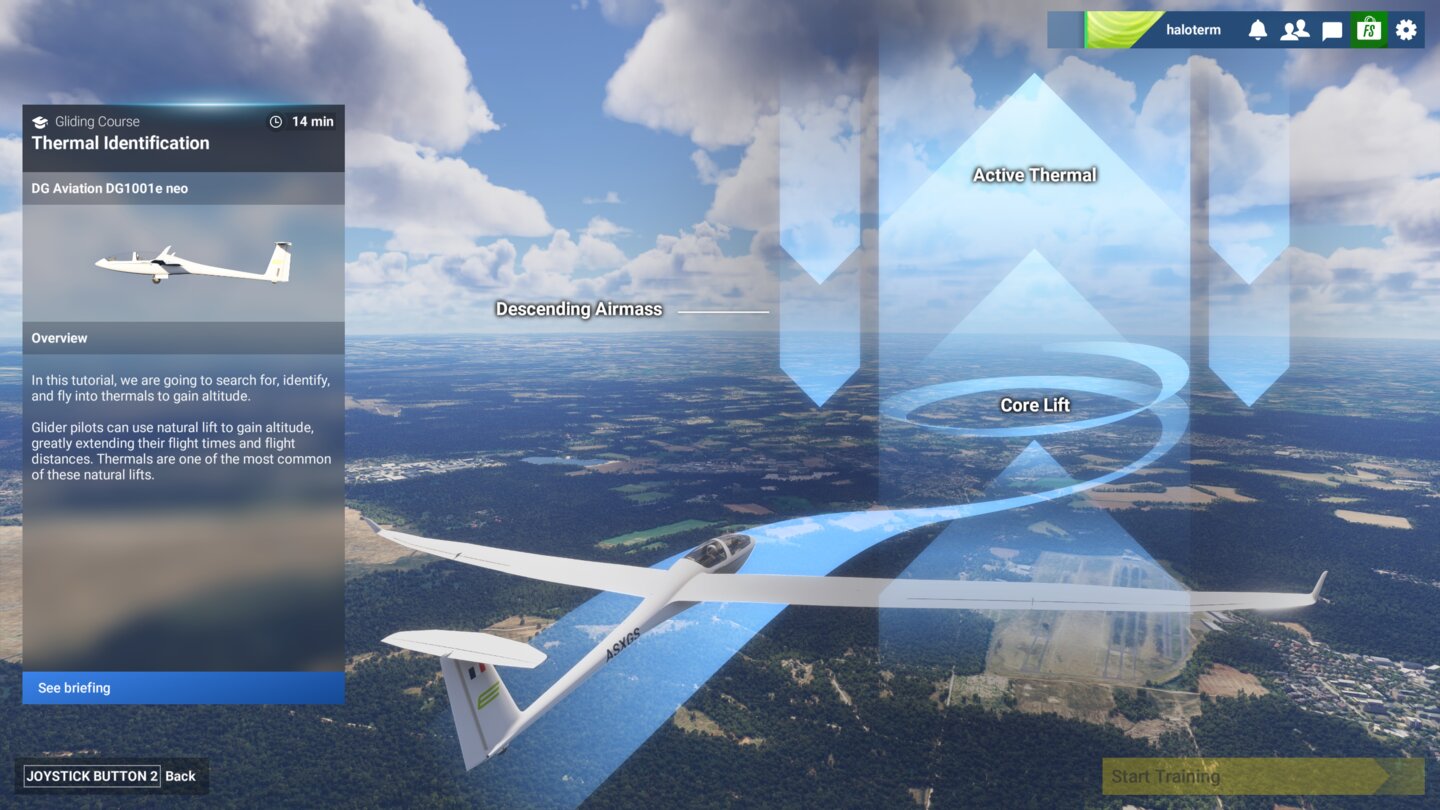Open the friends list icon
1440x810 pixels.
[1295, 29]
